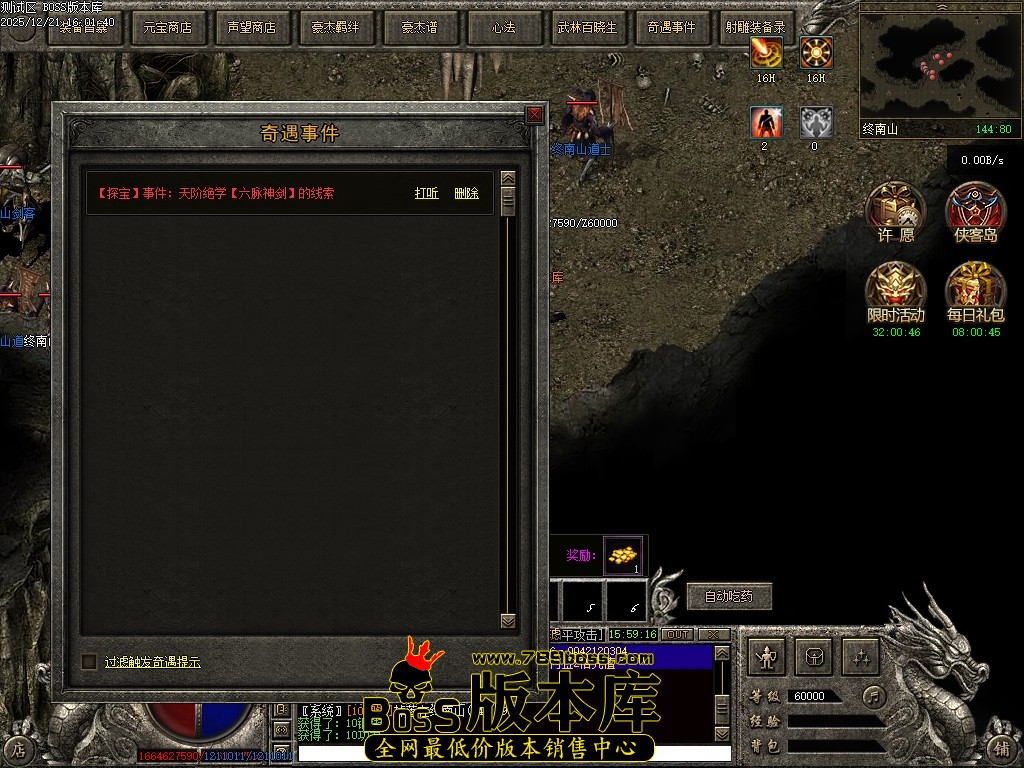This screenshot has width=1024, height=768.
Task: Open the 许愿 wish icon
Action: [895, 211]
